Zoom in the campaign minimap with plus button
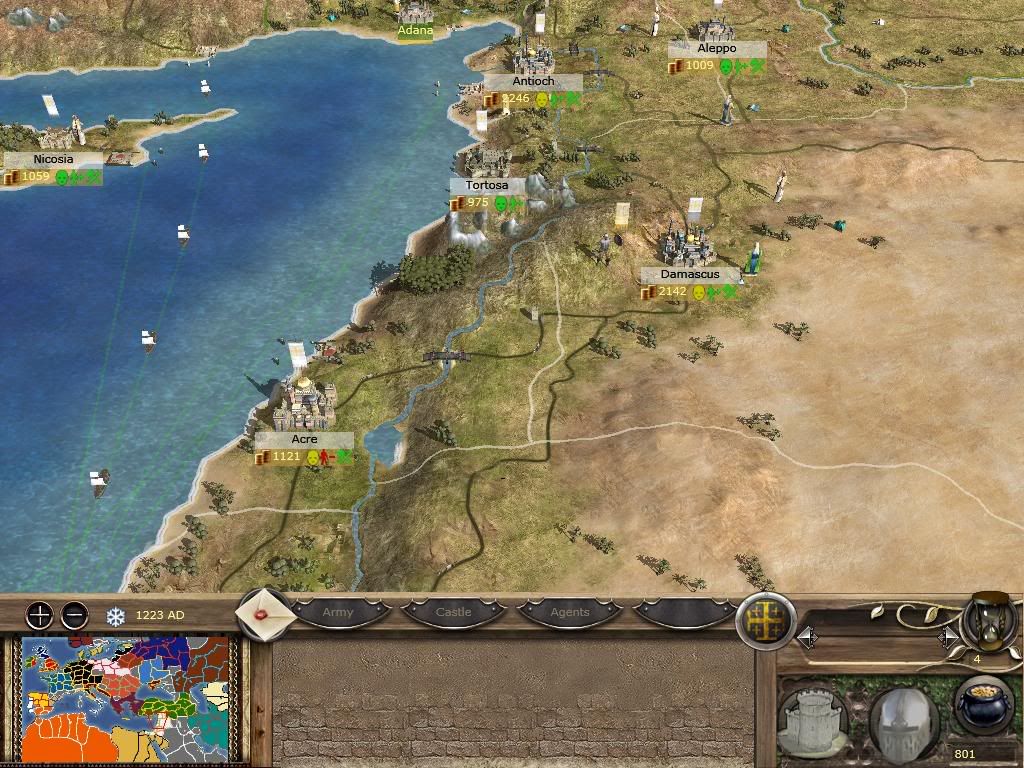This screenshot has height=768, width=1024. click(x=39, y=615)
